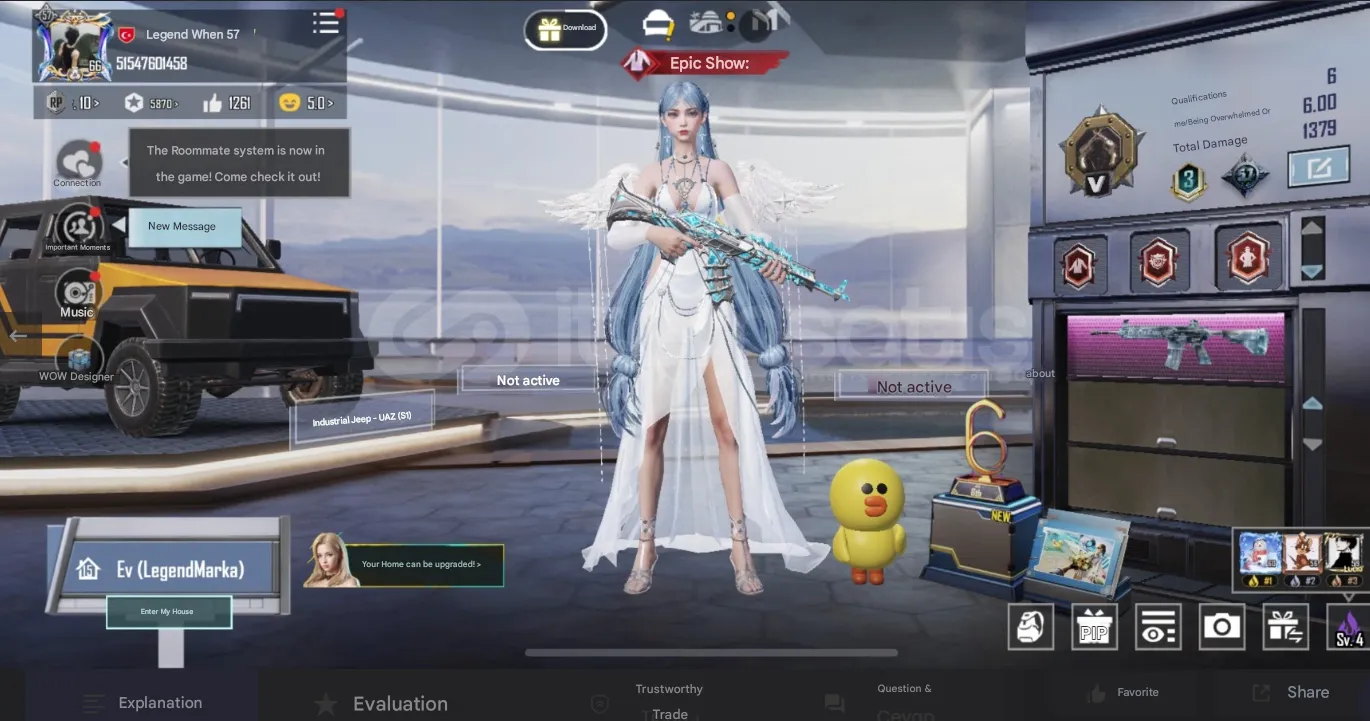Open WOW Designer from the sidebar

click(77, 358)
